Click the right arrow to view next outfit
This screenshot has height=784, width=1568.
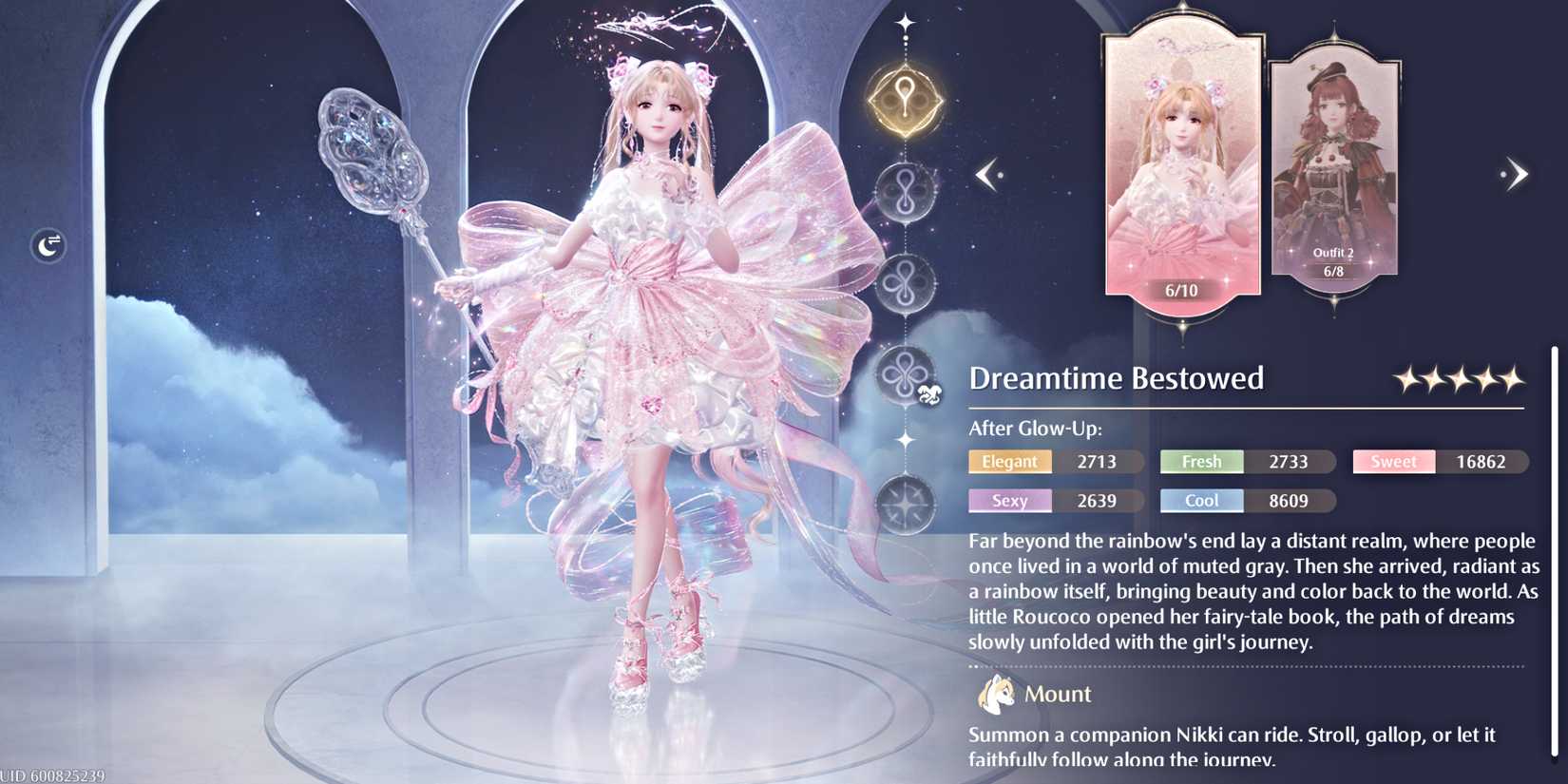click(x=1516, y=174)
